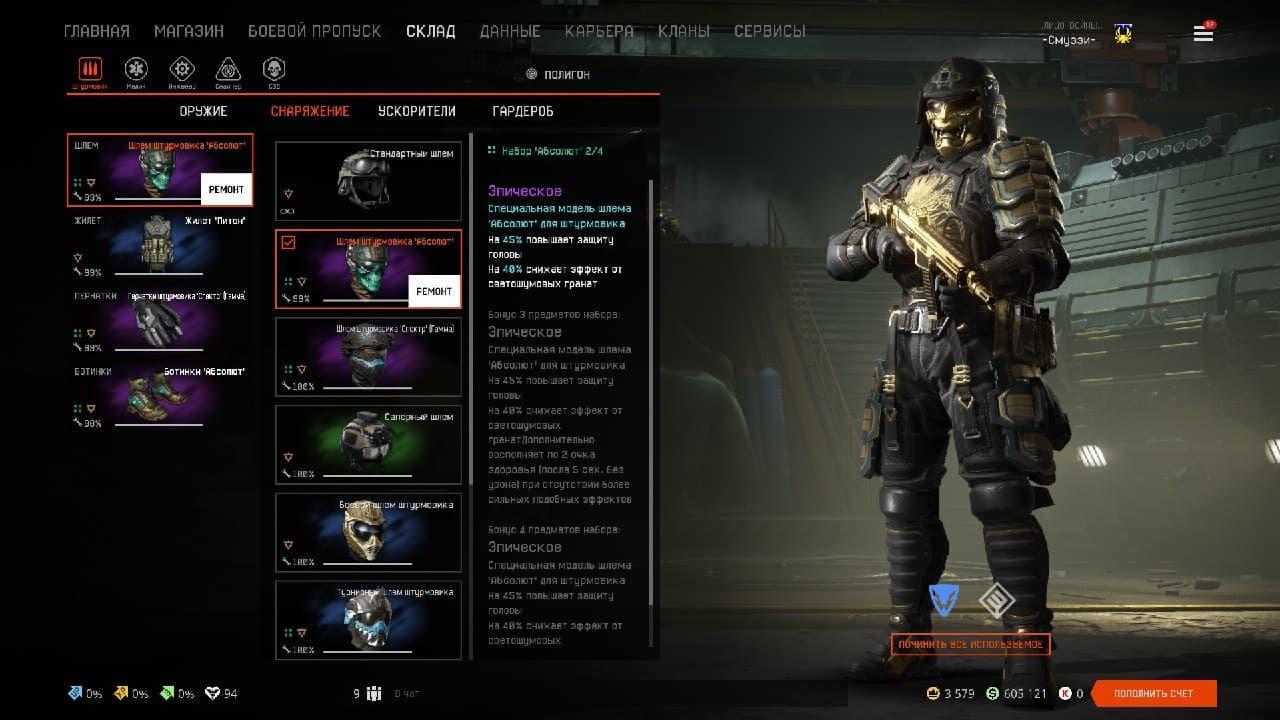This screenshot has height=720, width=1280.
Task: Pick the Боевой шлем штурмовика
Action: point(368,531)
